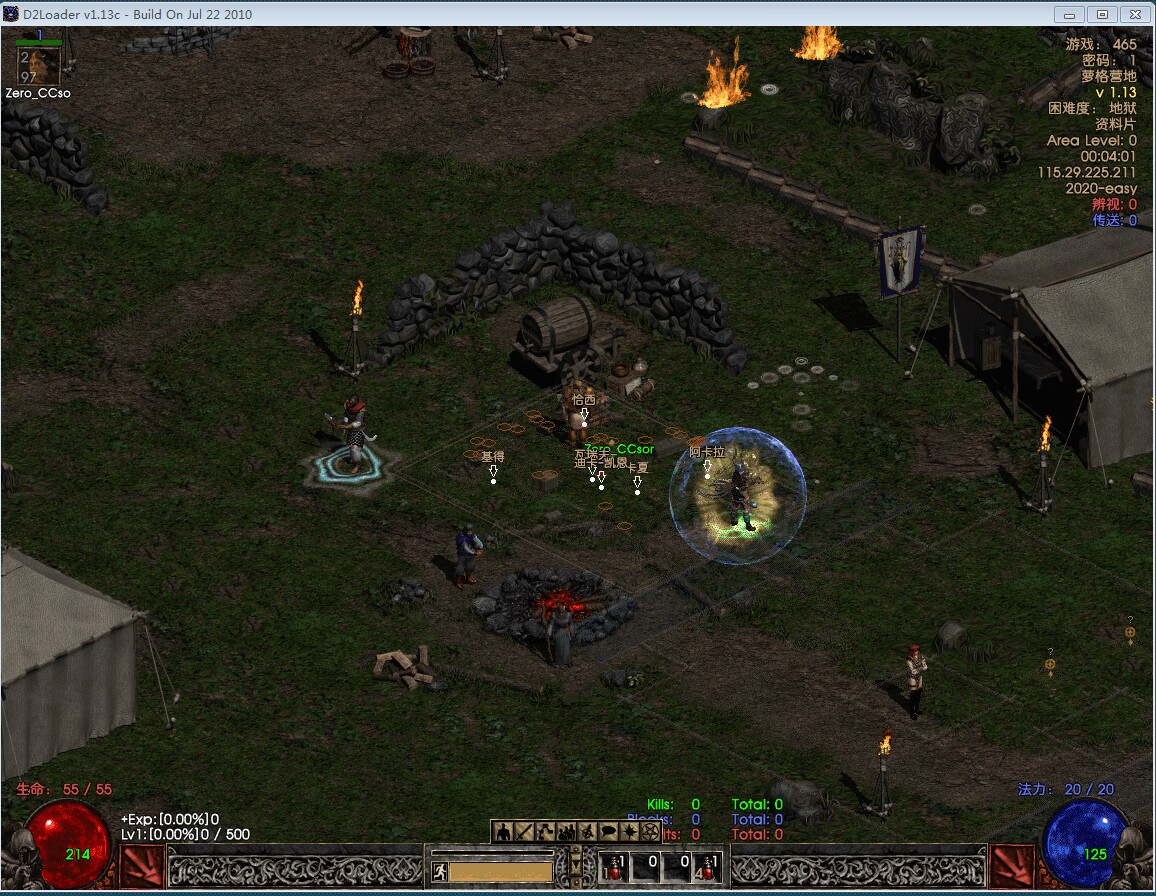Open the character stats screen icon
Screen dimensions: 1156x896
pos(503,831)
